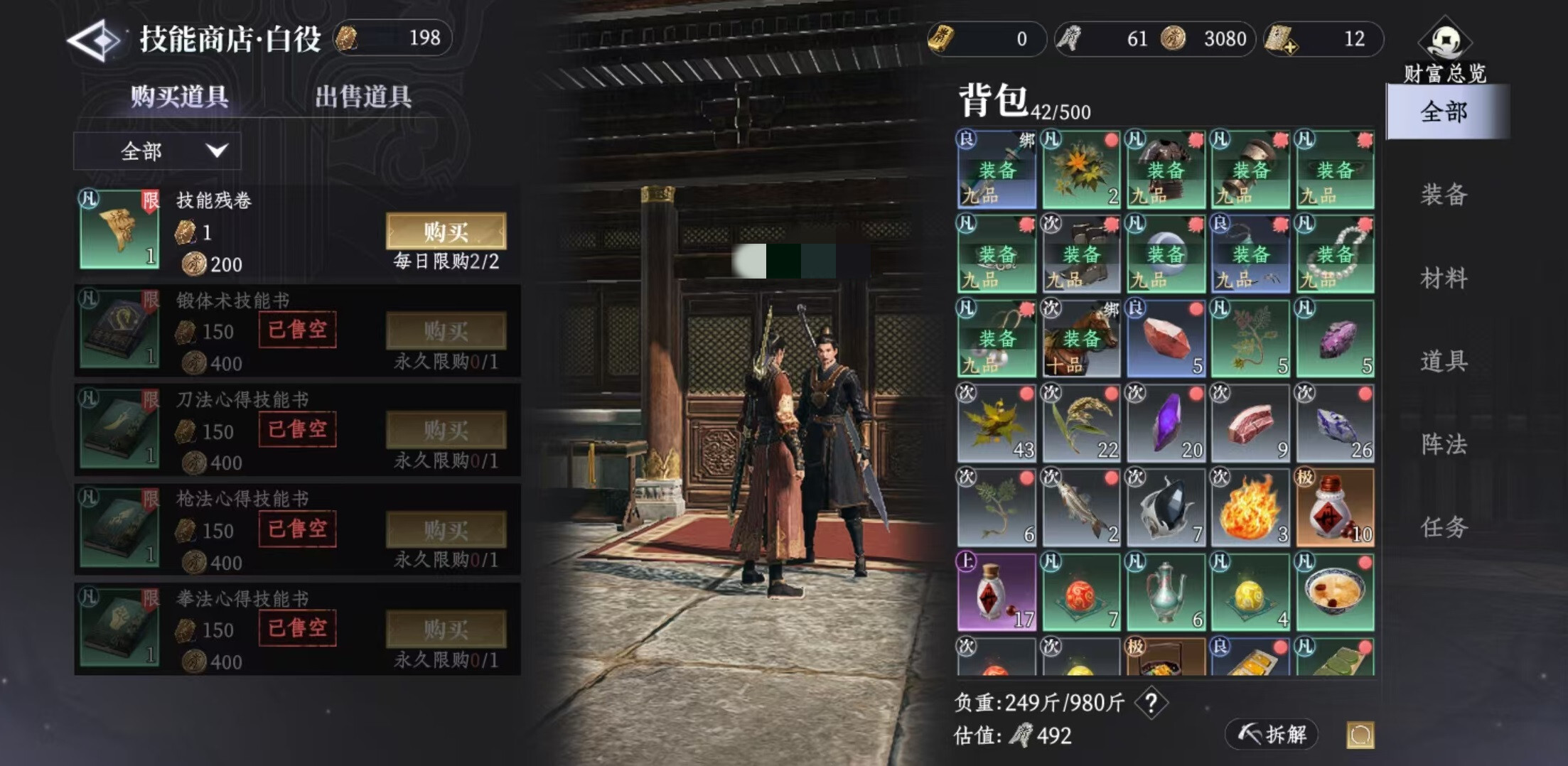Click the gold sort button beside 拆解
This screenshot has height=766, width=1568.
pos(1360,735)
